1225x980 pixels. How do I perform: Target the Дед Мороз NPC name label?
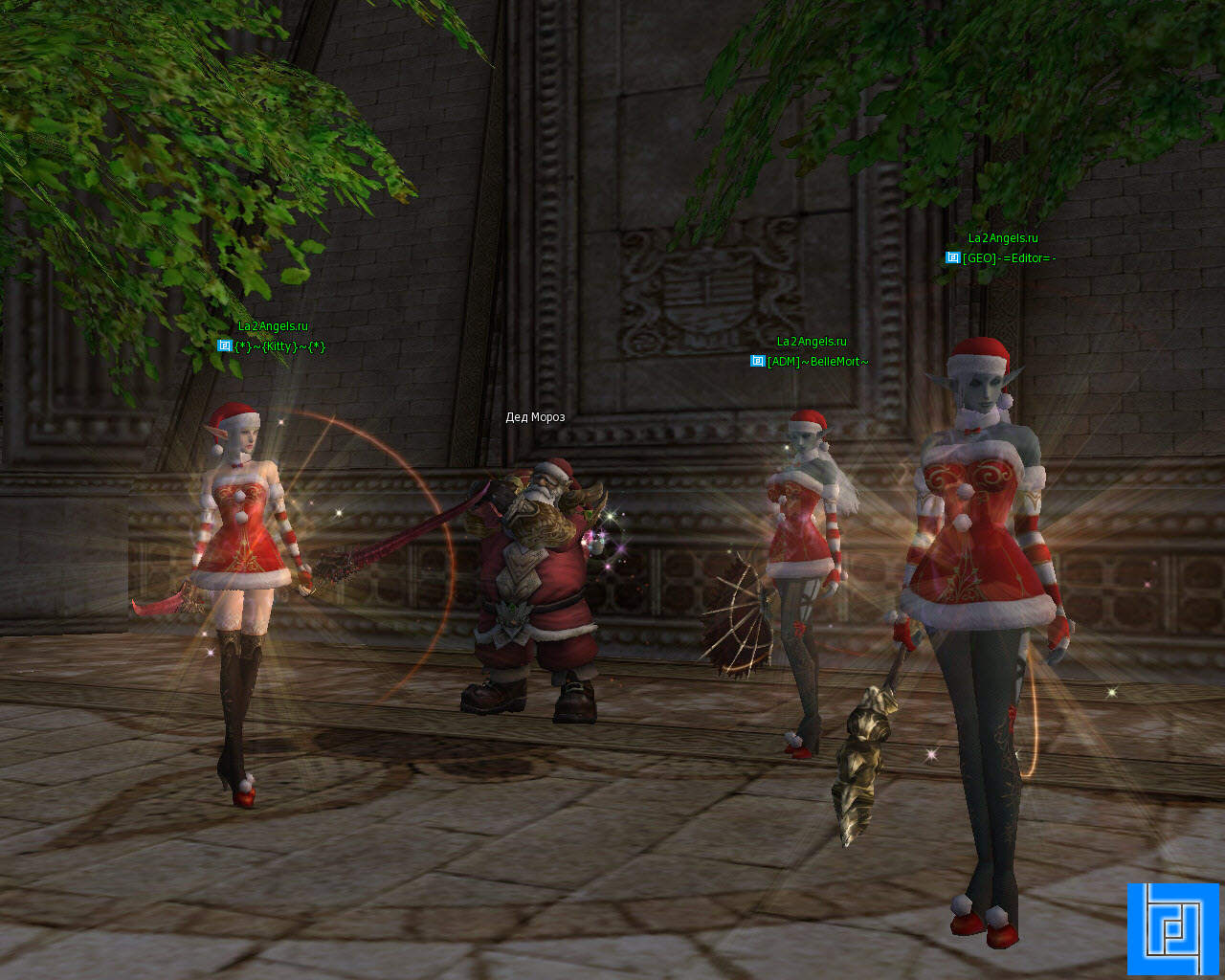click(535, 417)
